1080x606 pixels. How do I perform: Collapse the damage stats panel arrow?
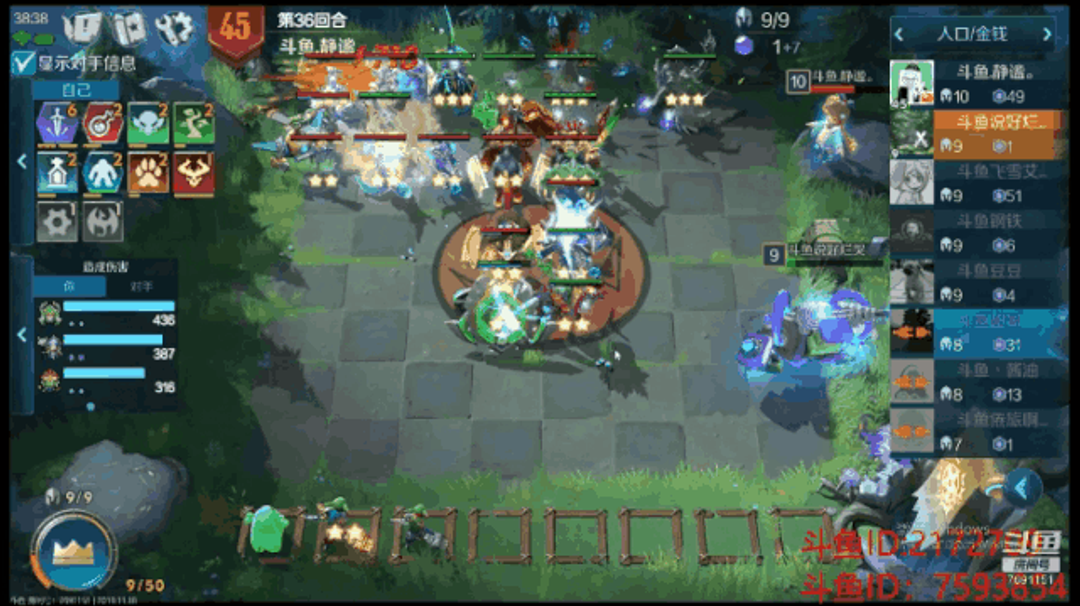[21, 335]
